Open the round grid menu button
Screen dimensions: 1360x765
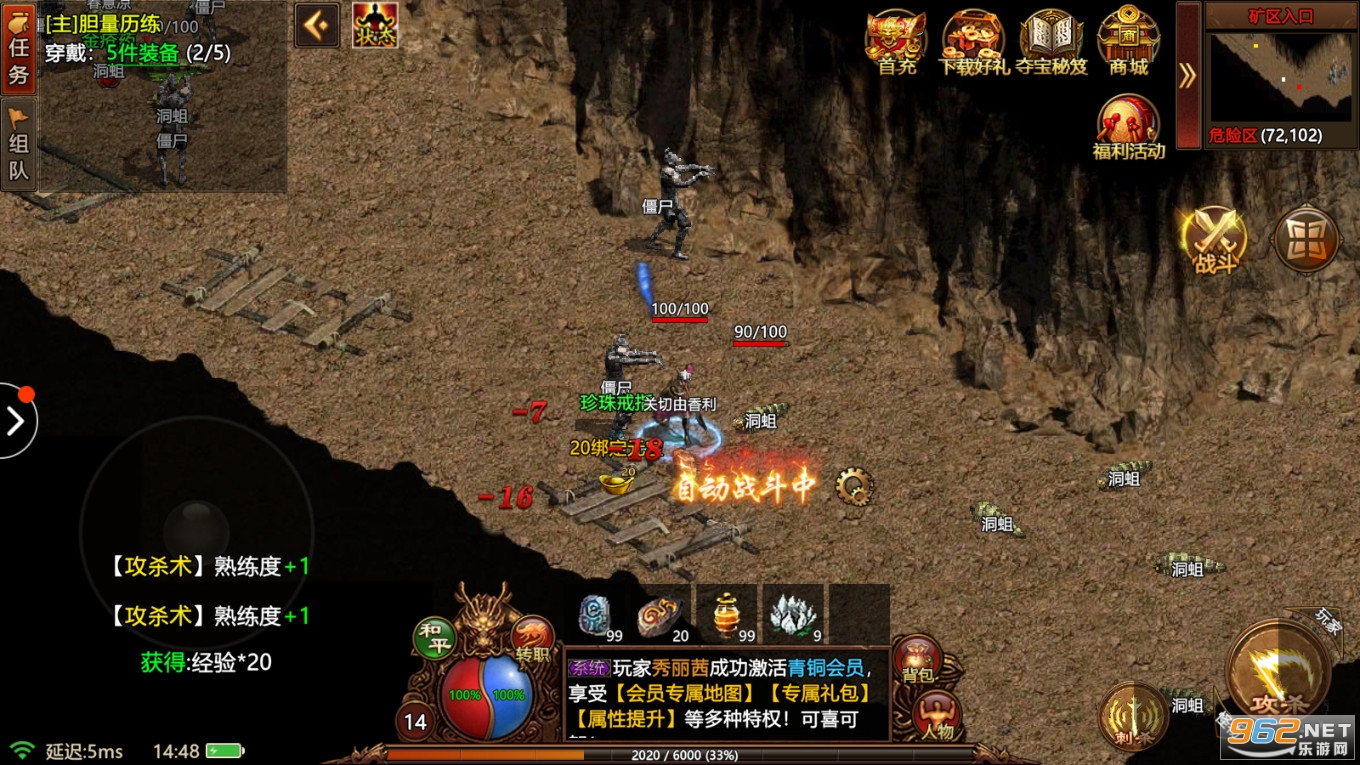[x=1306, y=240]
